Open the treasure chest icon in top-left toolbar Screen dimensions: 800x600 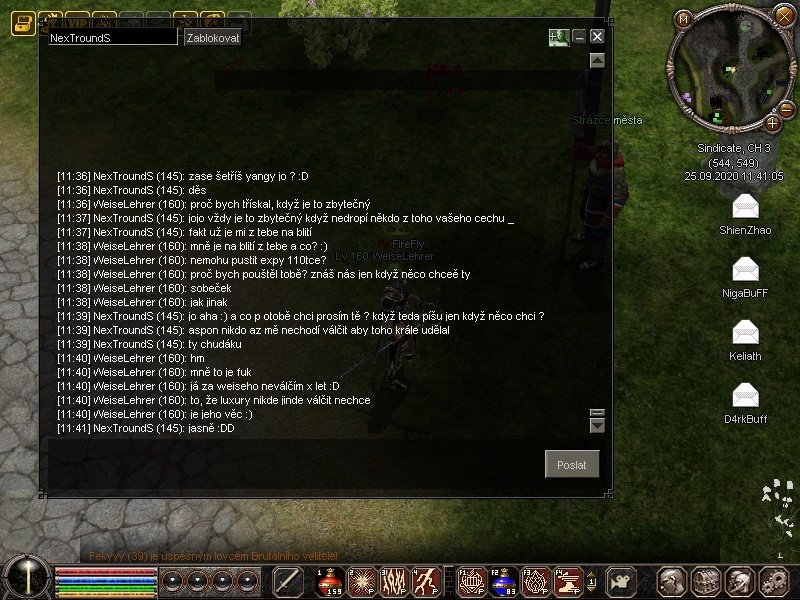click(x=22, y=25)
